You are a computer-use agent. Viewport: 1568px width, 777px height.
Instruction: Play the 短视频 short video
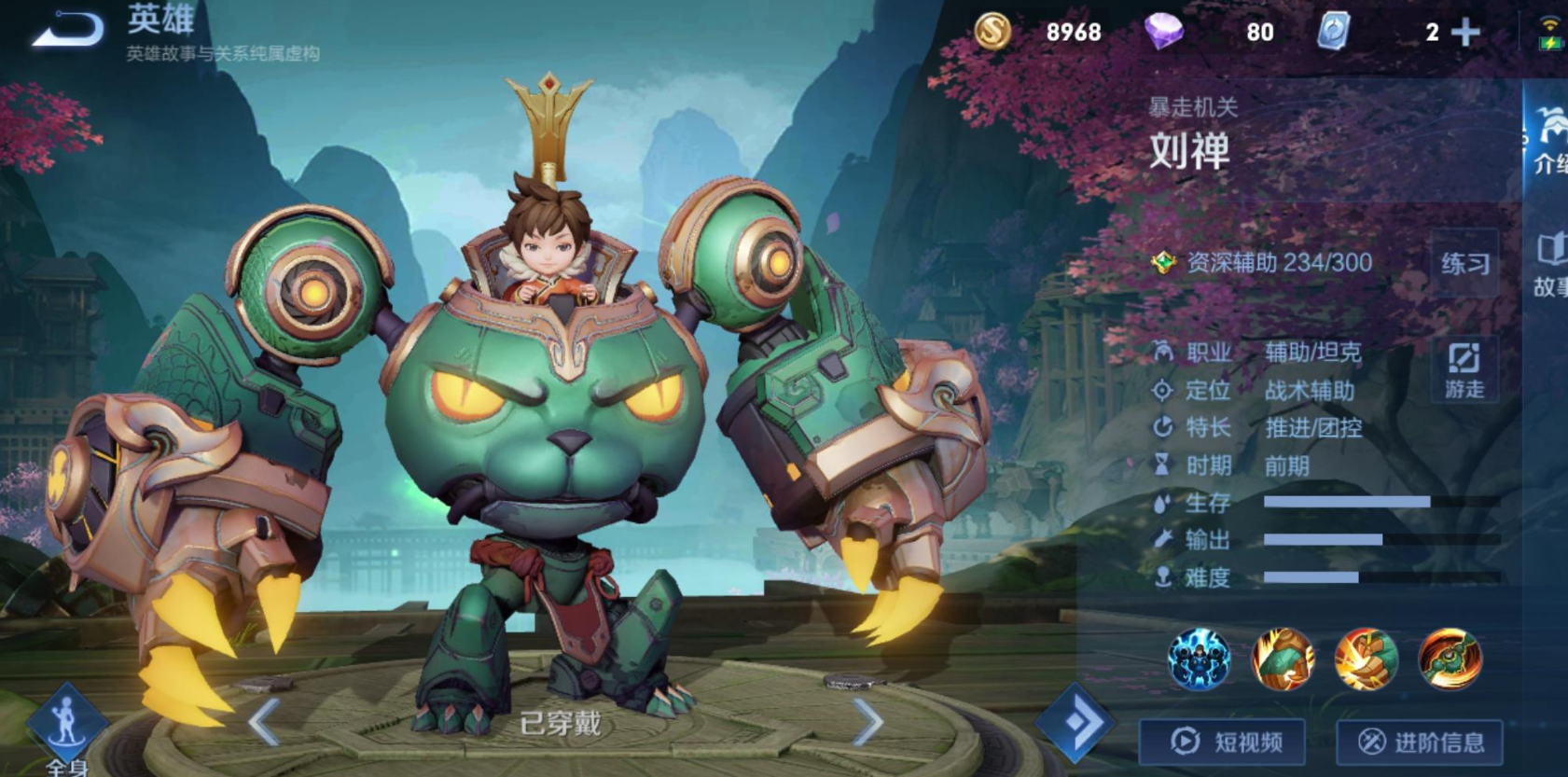point(1223,742)
